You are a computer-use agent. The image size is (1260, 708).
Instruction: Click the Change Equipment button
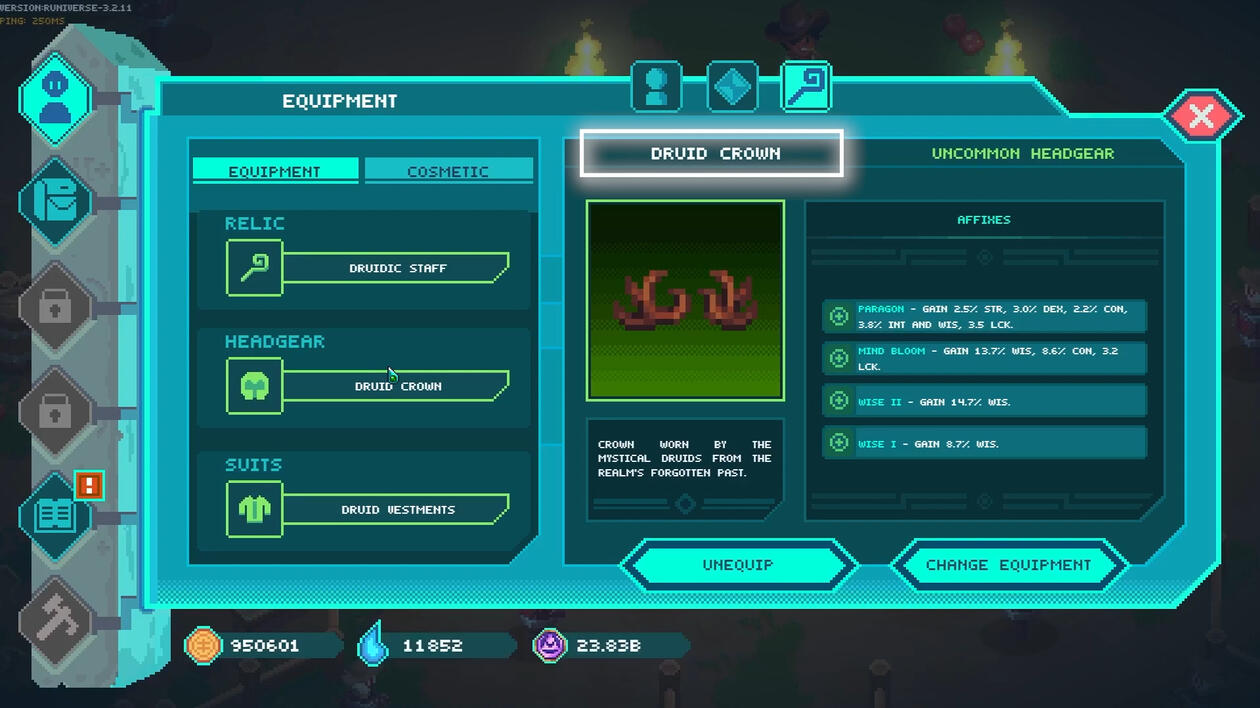[x=1008, y=565]
